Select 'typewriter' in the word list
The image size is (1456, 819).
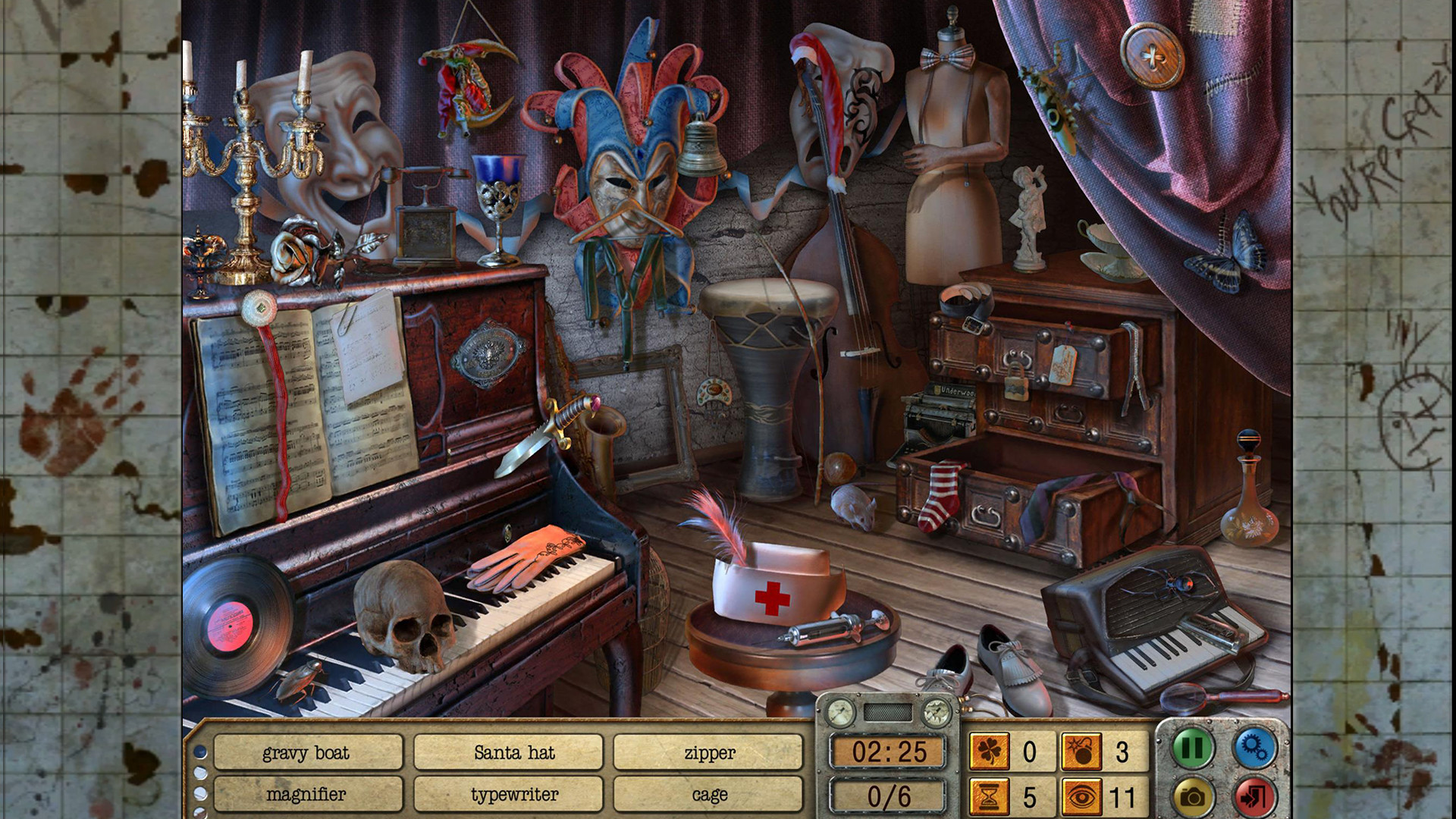pos(513,795)
